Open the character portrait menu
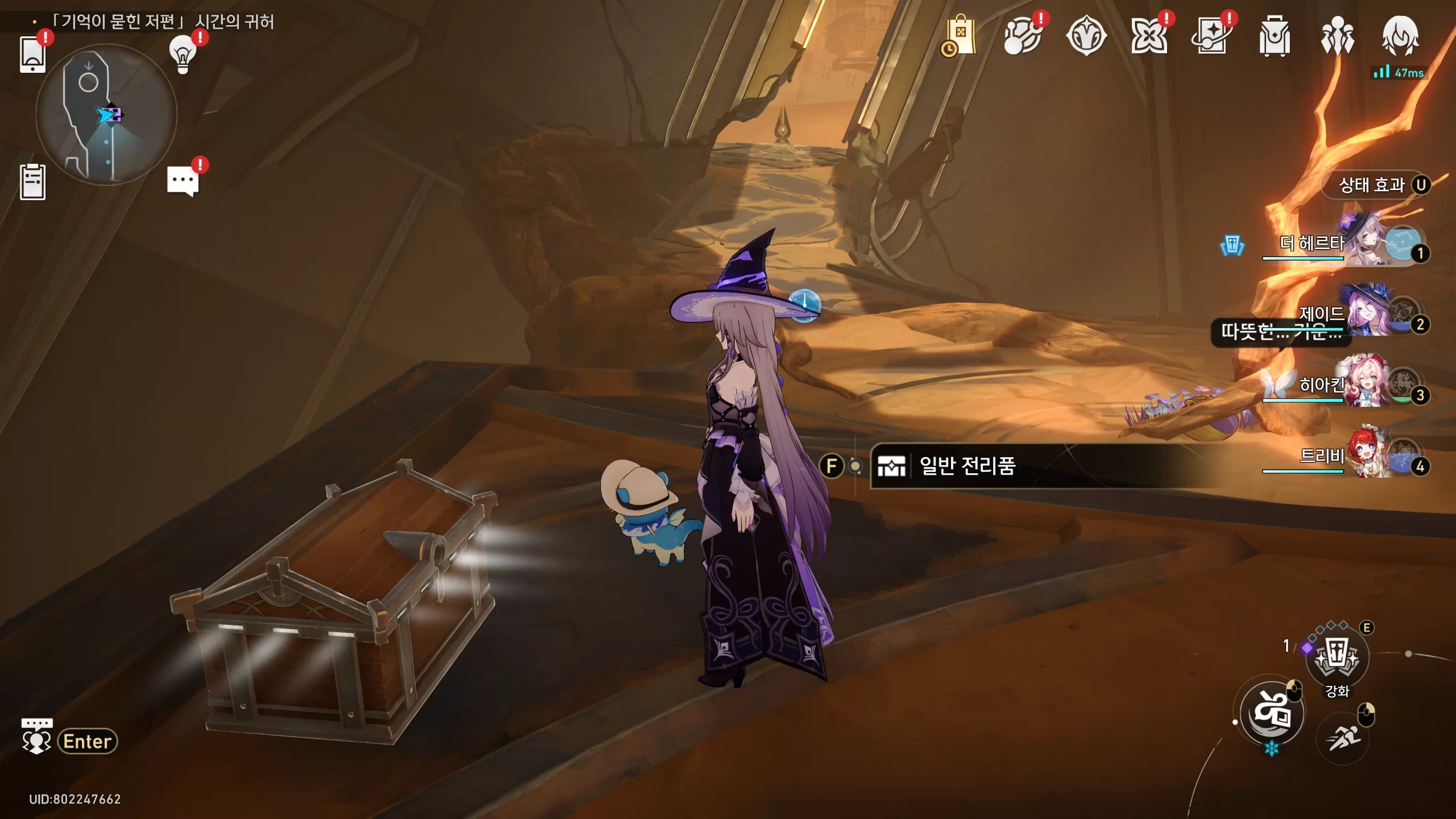 [x=1400, y=36]
